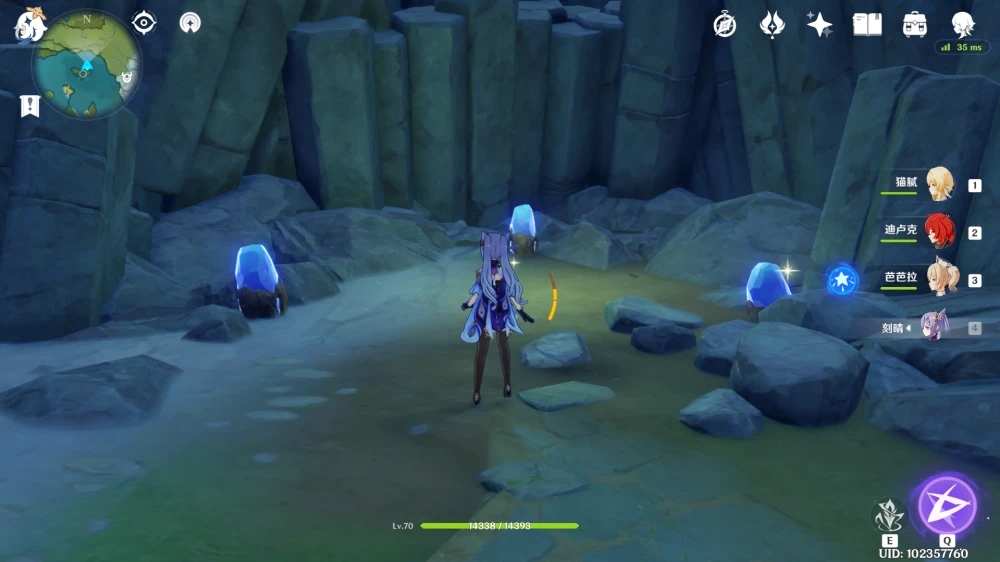
Task: Use the Elemental Skill icon
Action: (x=889, y=516)
